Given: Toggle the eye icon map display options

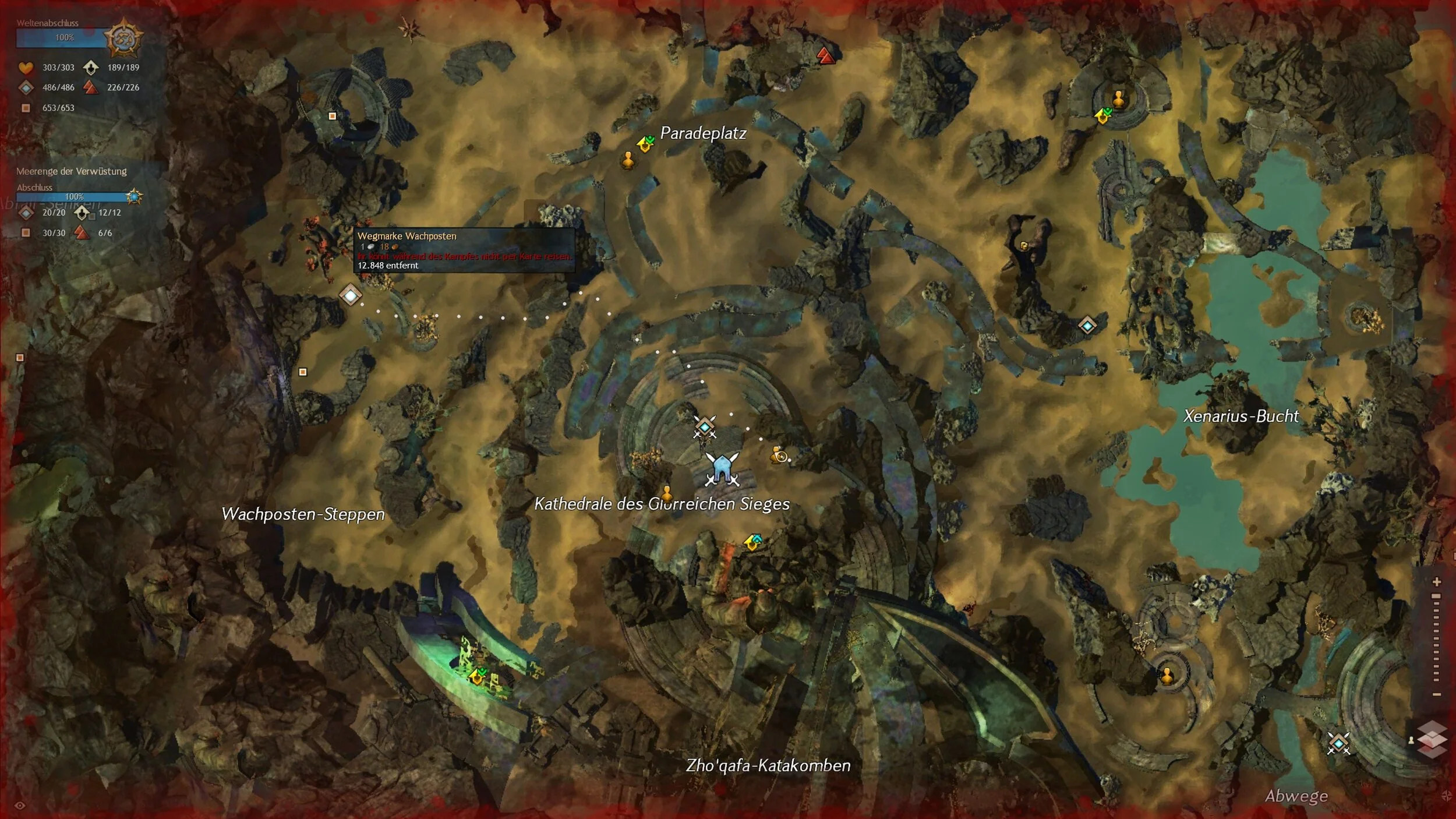Looking at the screenshot, I should pyautogui.click(x=20, y=806).
